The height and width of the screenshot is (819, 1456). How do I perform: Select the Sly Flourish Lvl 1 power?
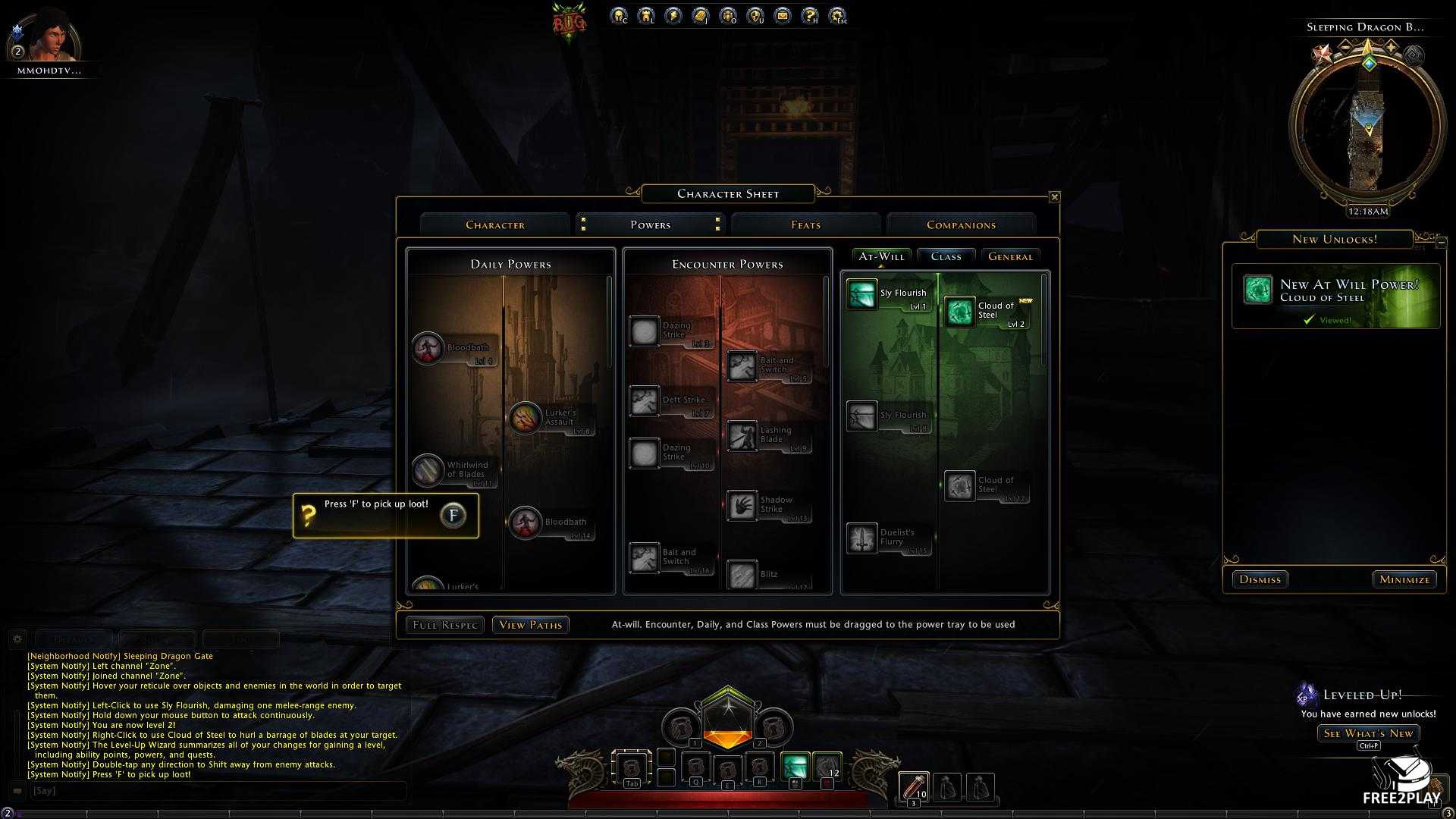tap(862, 295)
